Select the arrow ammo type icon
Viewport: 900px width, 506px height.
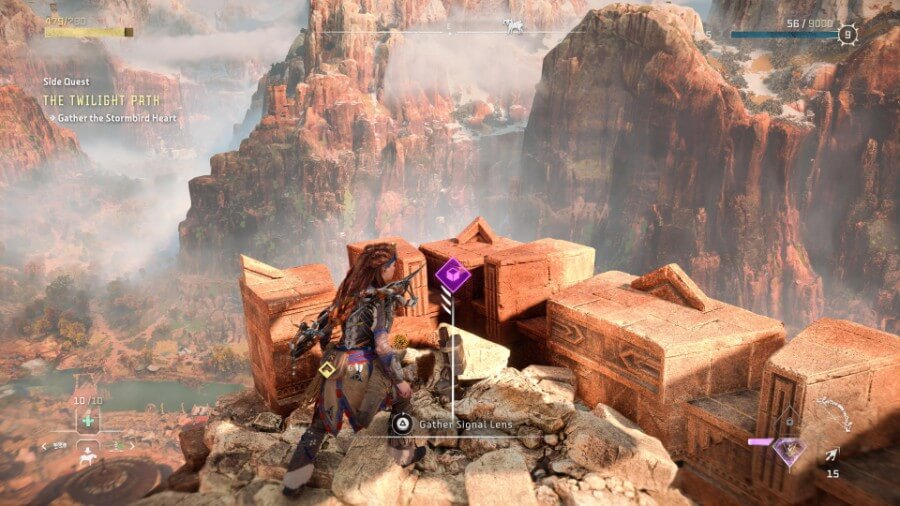point(831,455)
